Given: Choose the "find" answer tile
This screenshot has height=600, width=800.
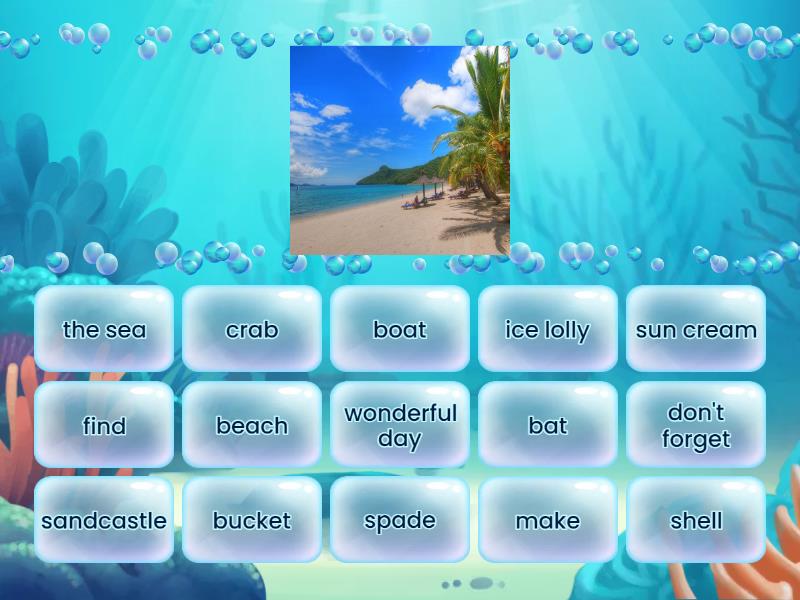Looking at the screenshot, I should click(104, 425).
